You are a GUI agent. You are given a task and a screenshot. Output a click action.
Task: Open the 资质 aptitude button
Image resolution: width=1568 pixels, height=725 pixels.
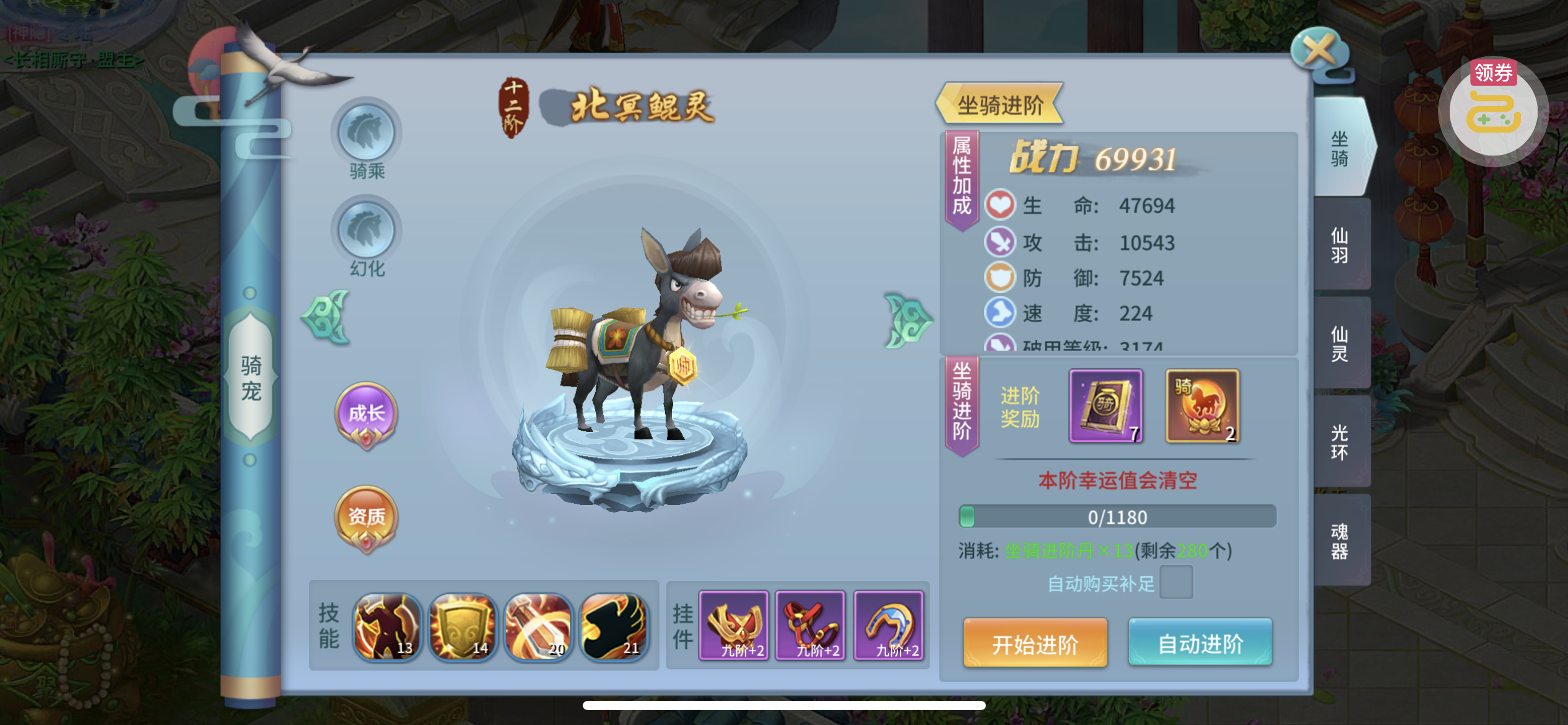coord(367,516)
